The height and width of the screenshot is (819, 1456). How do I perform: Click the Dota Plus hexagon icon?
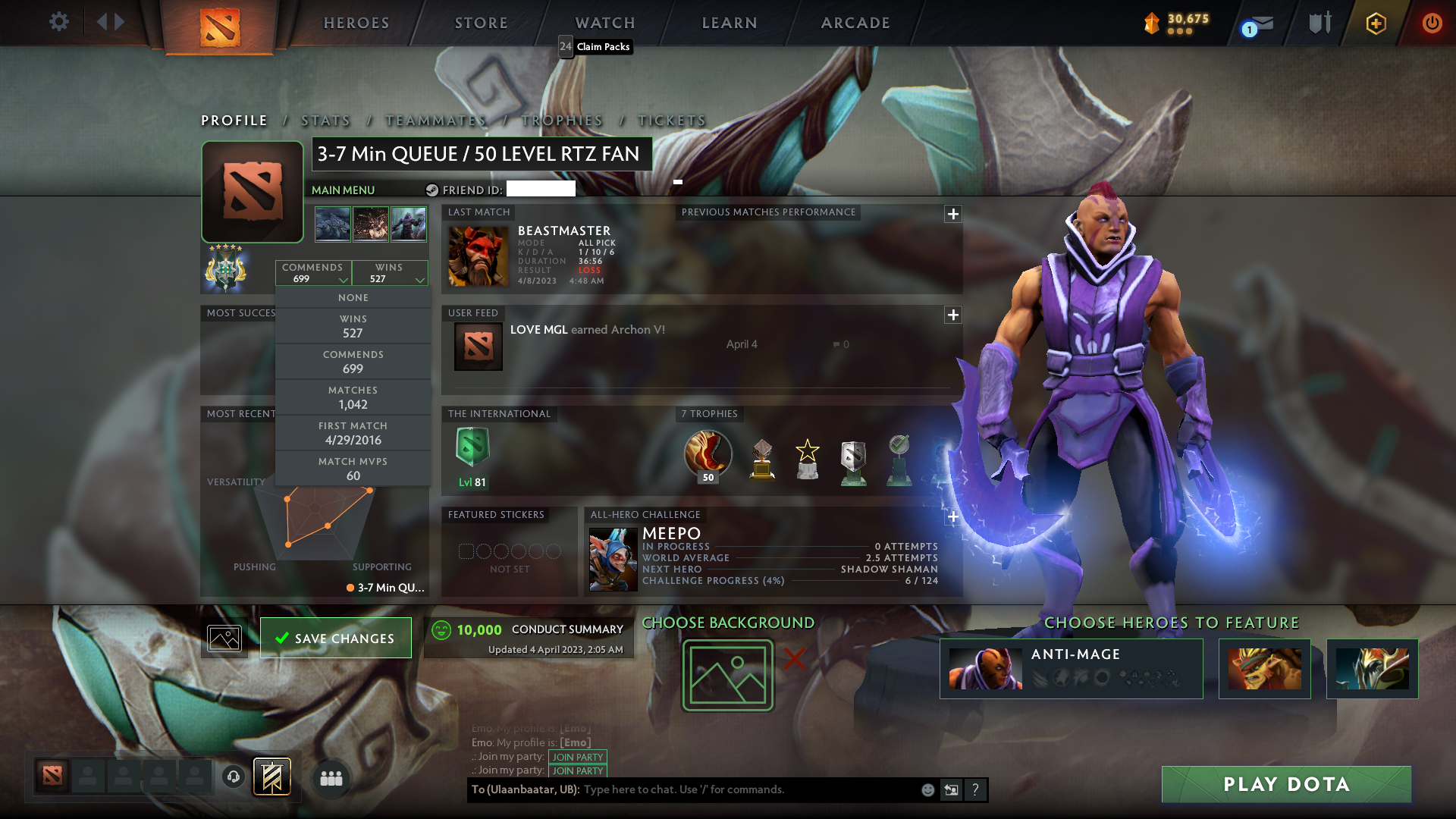click(x=1376, y=23)
